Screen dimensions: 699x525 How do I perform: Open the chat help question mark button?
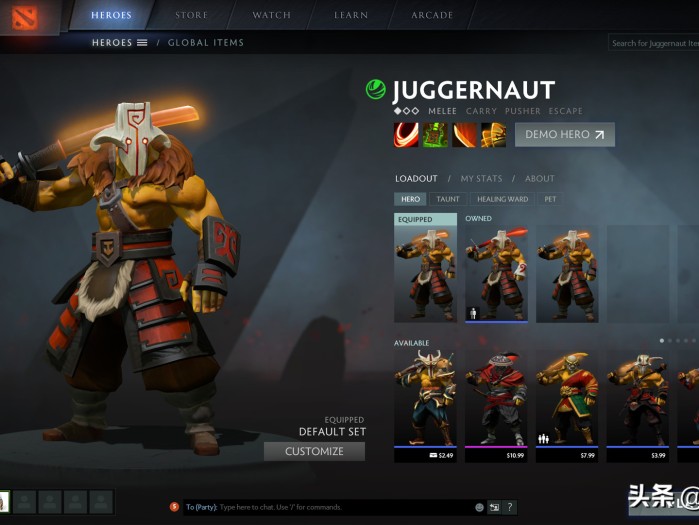tap(510, 507)
